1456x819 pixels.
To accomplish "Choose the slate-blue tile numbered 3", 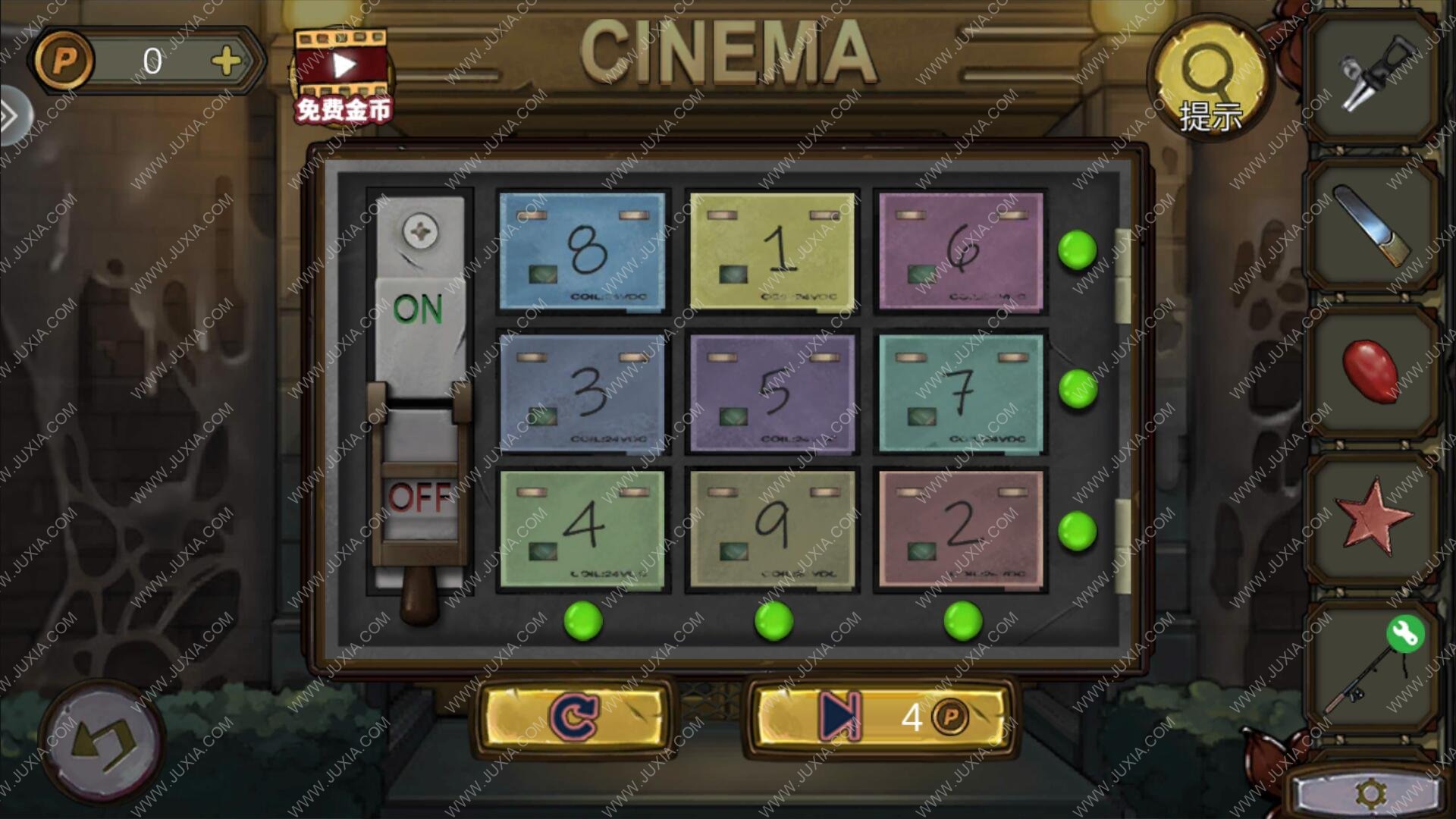I will click(582, 392).
